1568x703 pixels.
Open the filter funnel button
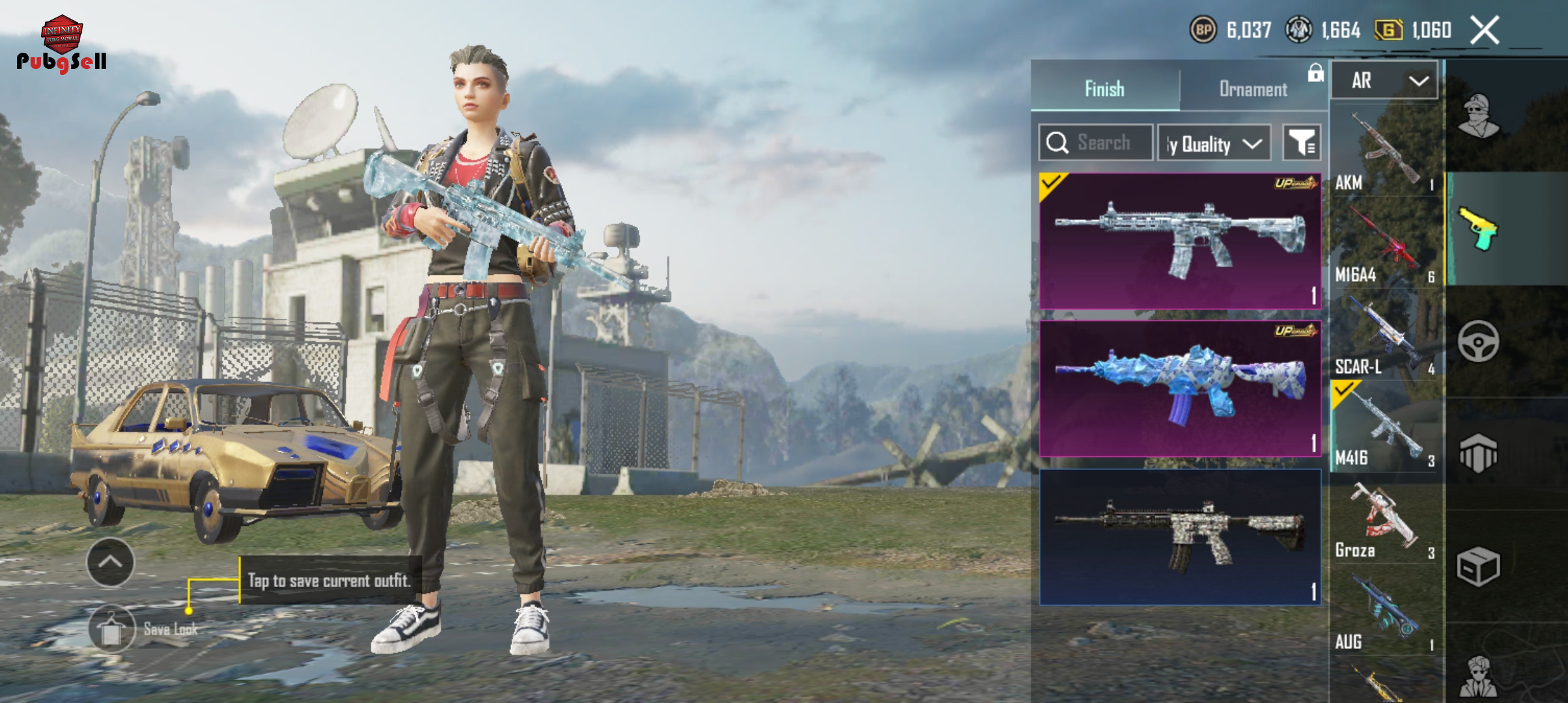(1301, 143)
